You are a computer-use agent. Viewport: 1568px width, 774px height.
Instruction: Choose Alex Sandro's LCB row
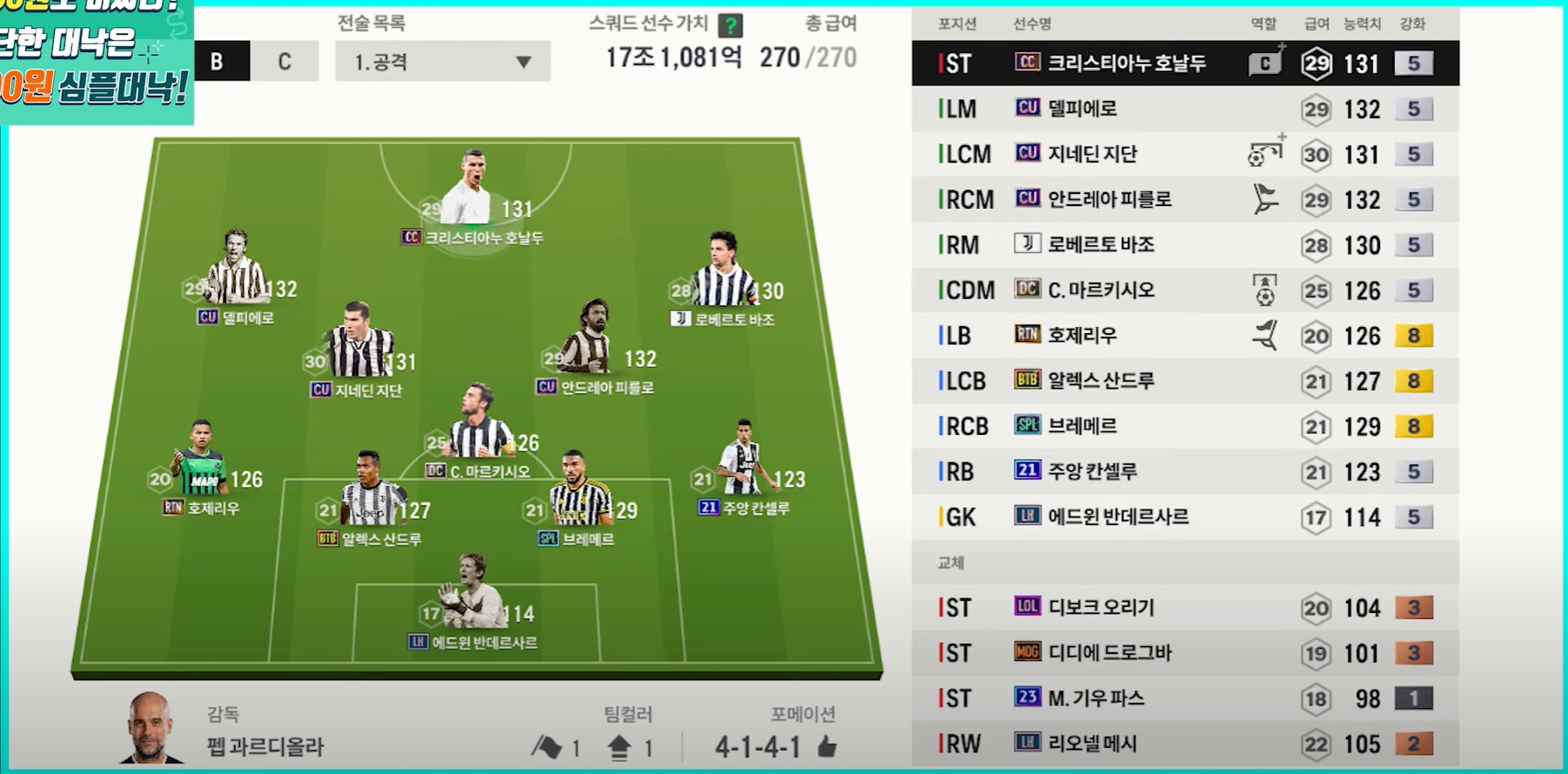pos(1183,381)
